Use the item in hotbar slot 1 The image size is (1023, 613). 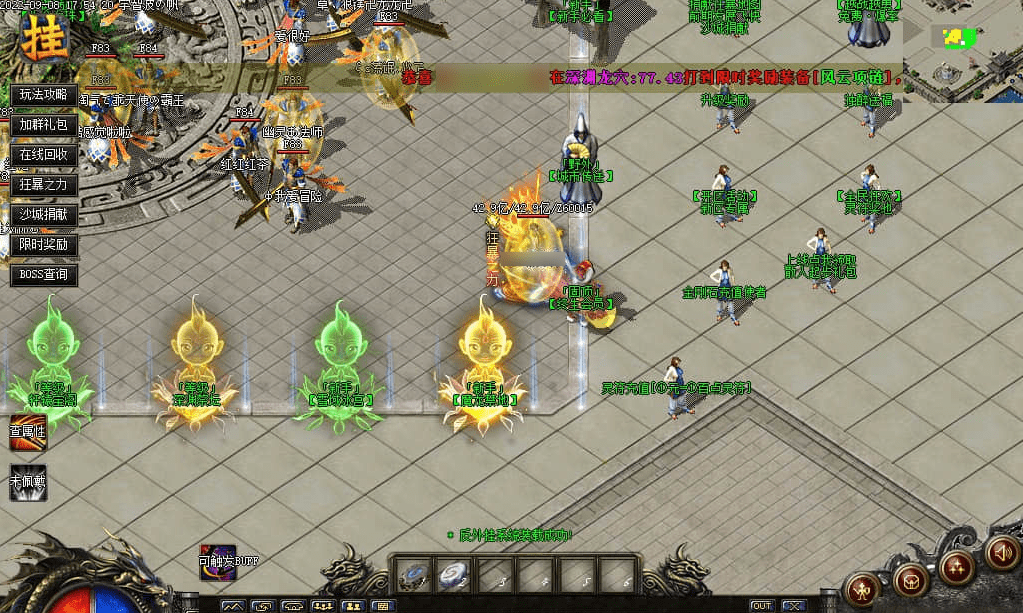click(x=413, y=576)
